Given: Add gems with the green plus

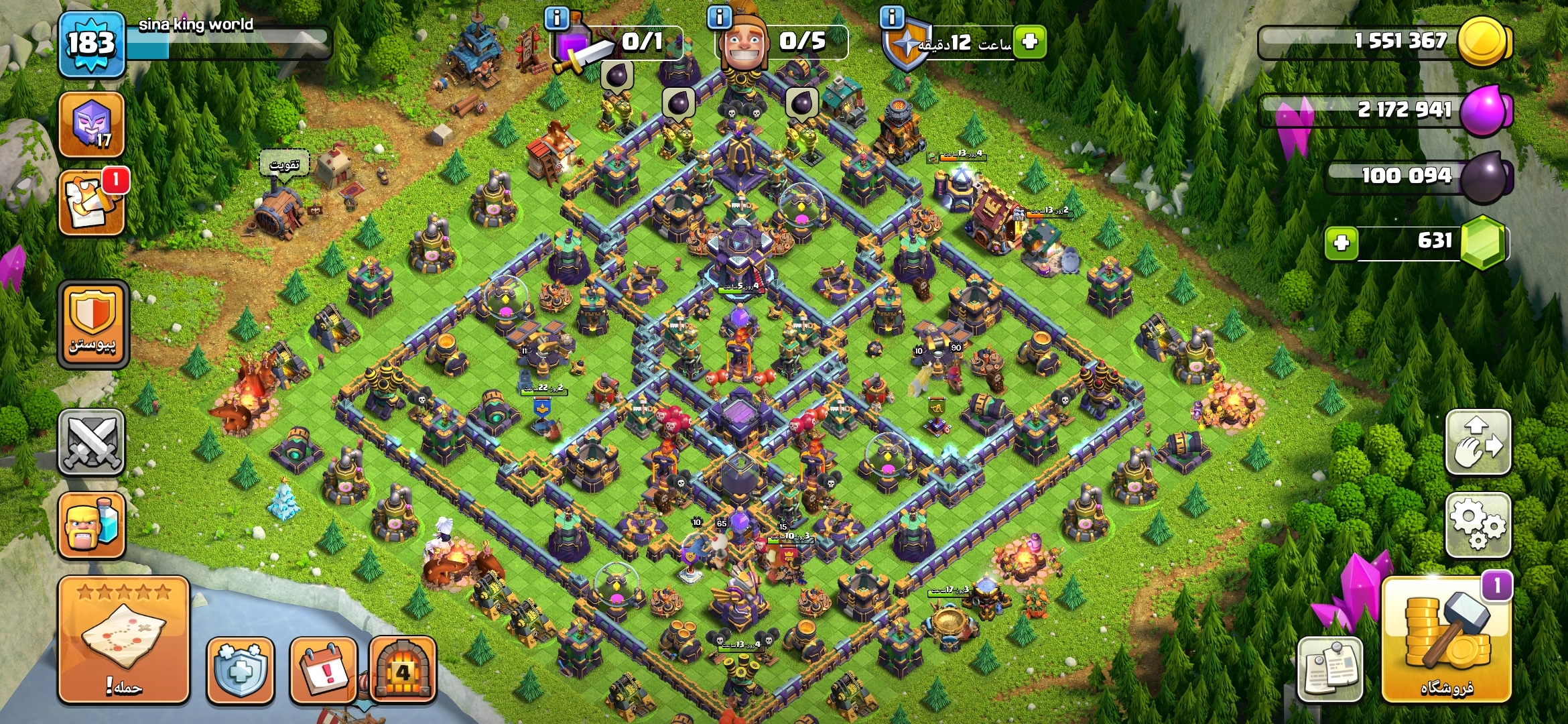Looking at the screenshot, I should [x=1342, y=243].
